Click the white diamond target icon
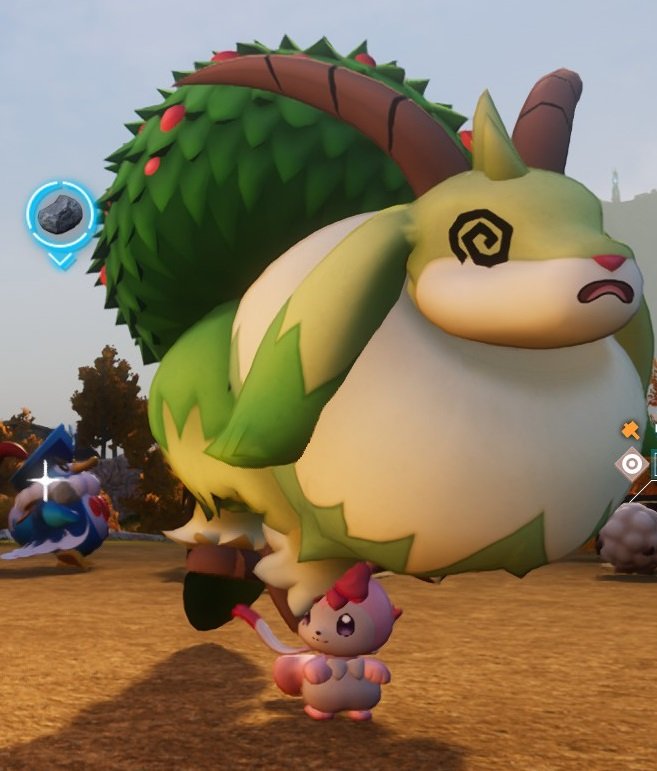 pyautogui.click(x=632, y=463)
